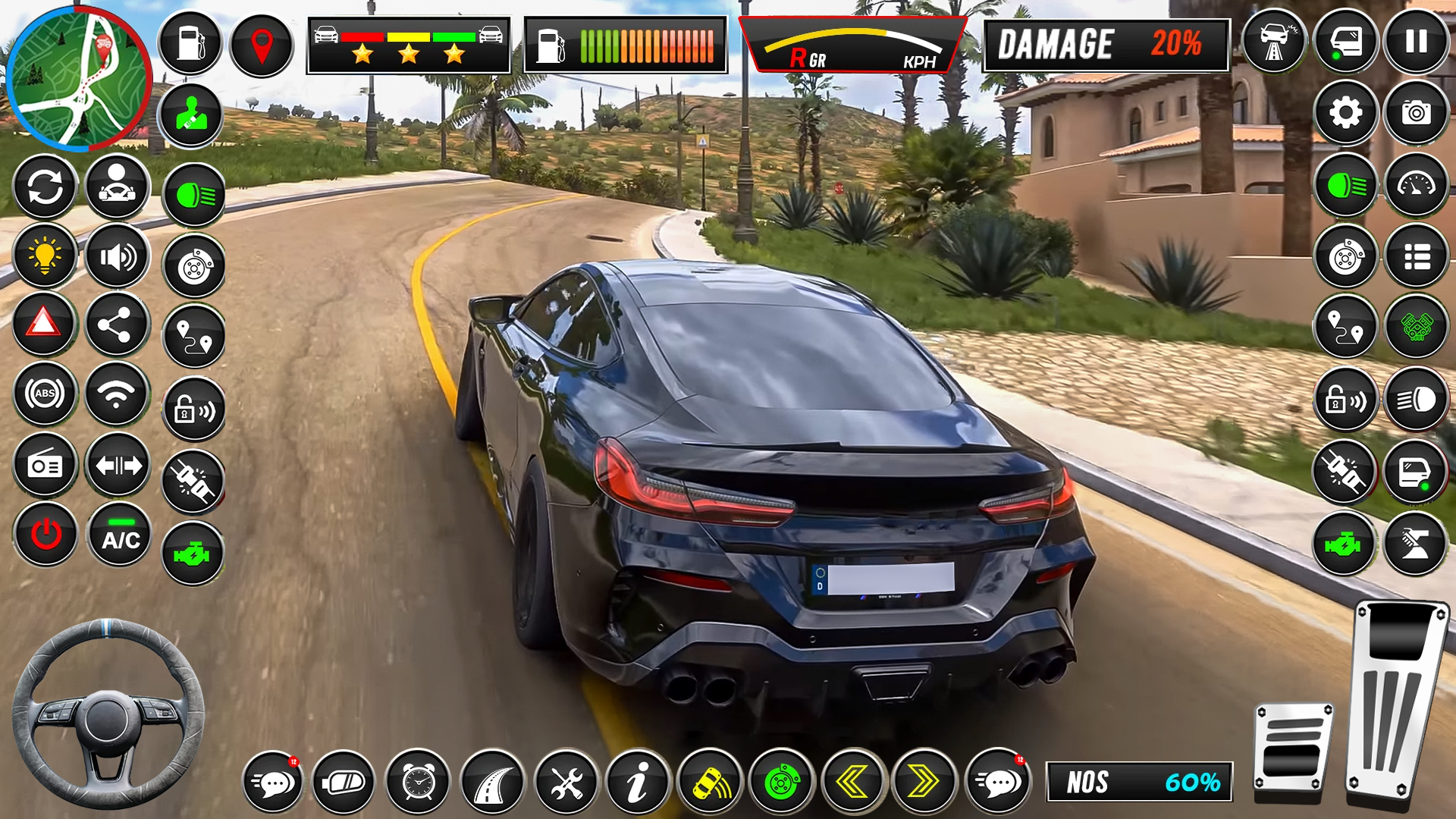This screenshot has width=1456, height=819.
Task: Open the wrench and screwdriver tools
Action: (566, 782)
